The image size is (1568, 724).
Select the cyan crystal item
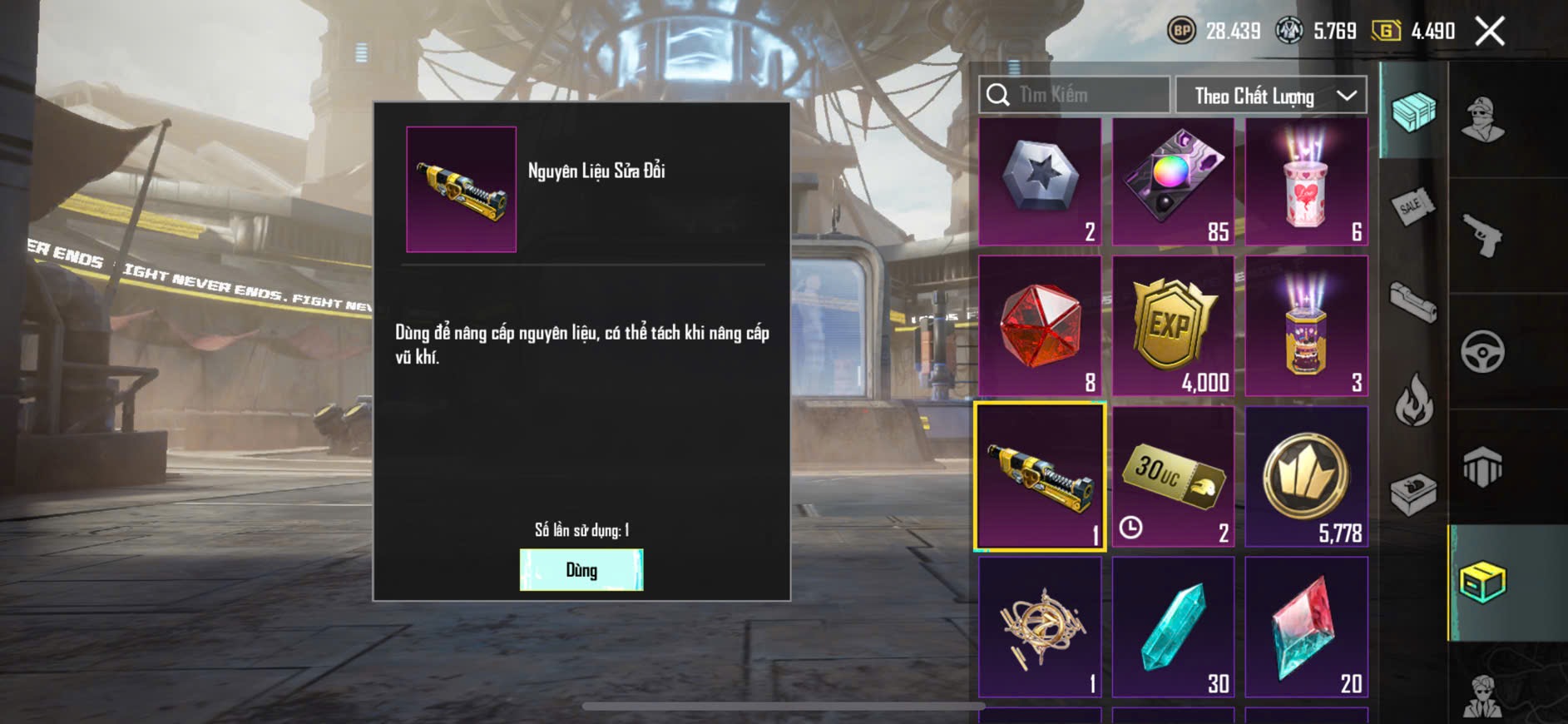(x=1173, y=627)
